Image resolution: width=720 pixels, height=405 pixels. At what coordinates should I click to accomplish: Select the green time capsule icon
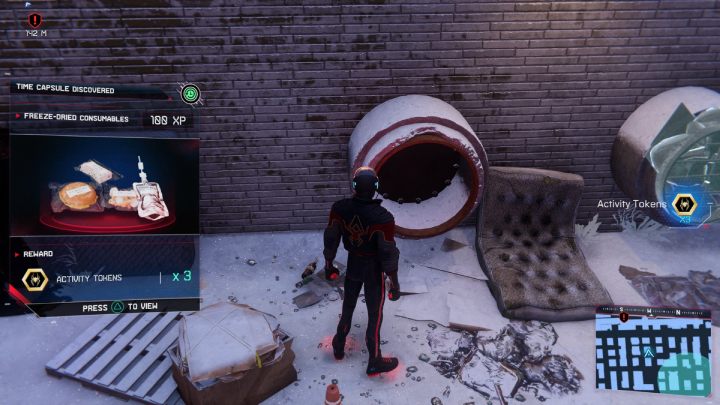pos(191,94)
